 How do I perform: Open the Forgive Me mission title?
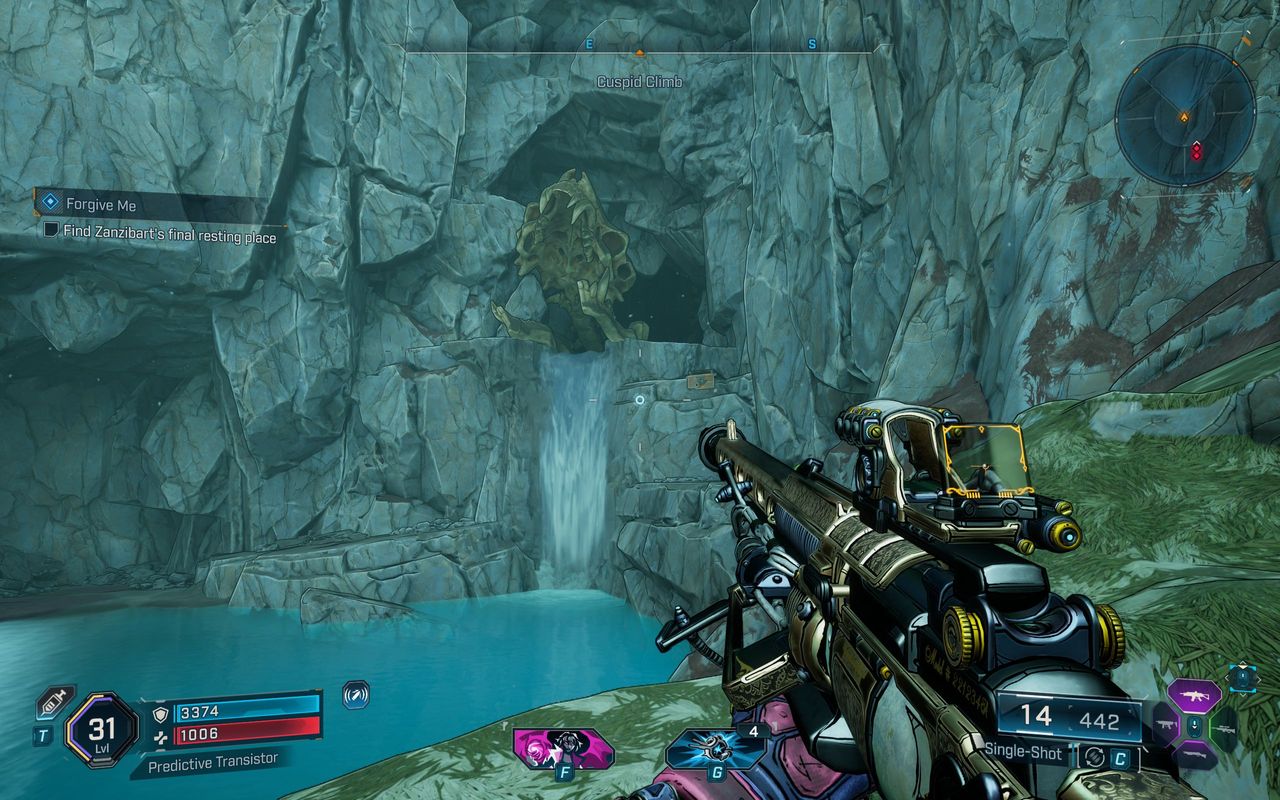(x=102, y=204)
